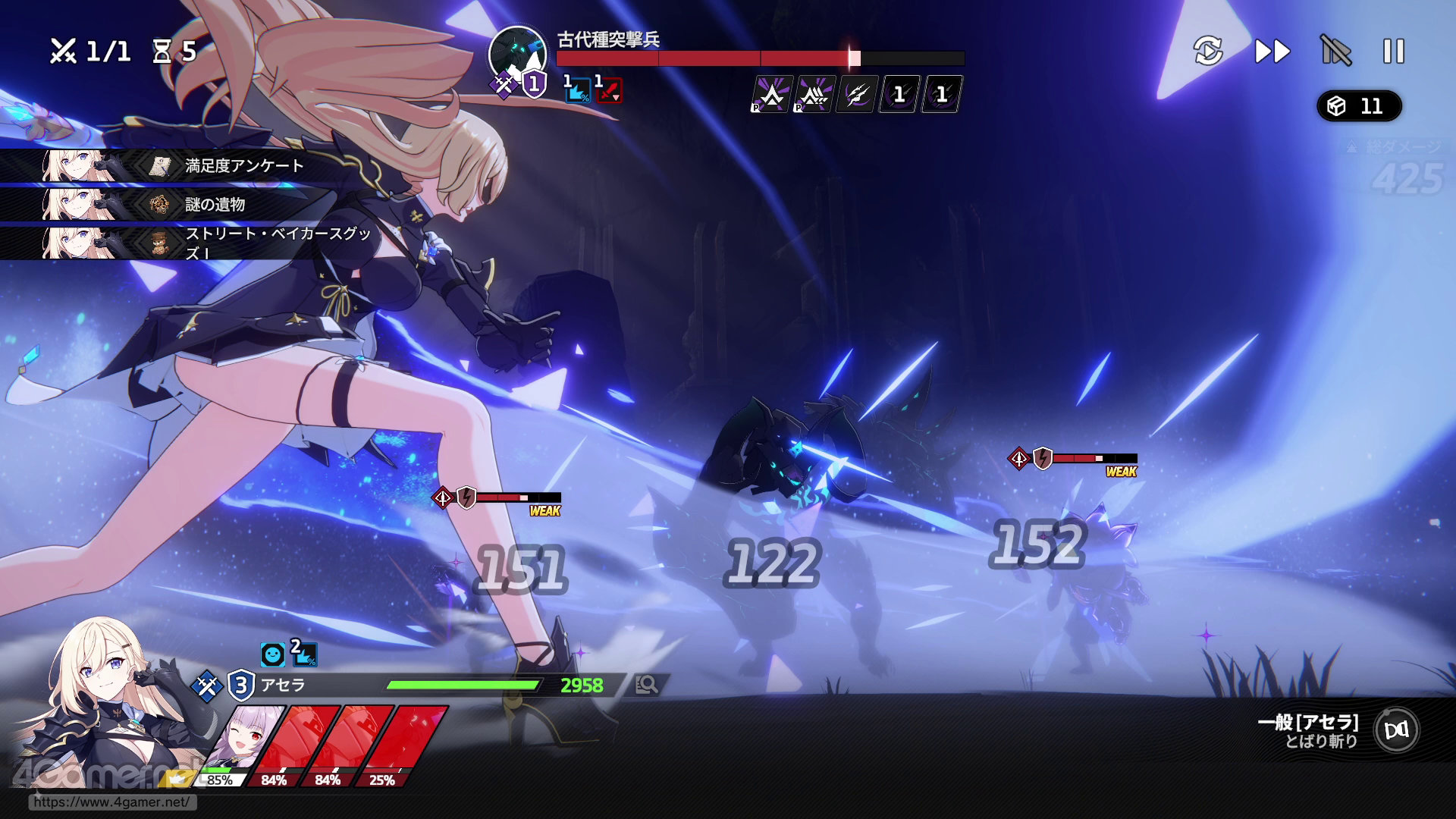Viewport: 1456px width, 819px height.
Task: Pause the battle
Action: 1394,52
